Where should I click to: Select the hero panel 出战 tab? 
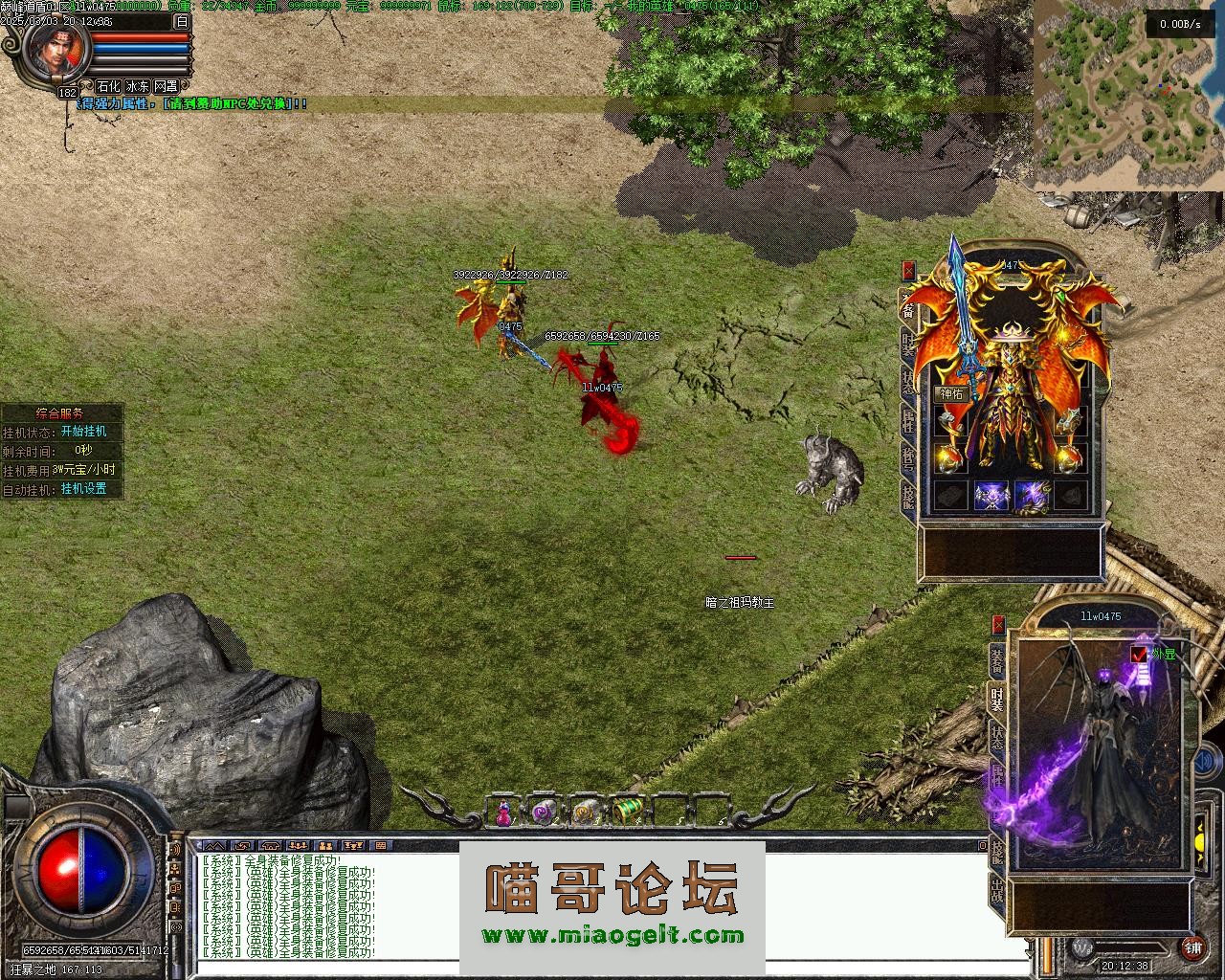pyautogui.click(x=997, y=892)
